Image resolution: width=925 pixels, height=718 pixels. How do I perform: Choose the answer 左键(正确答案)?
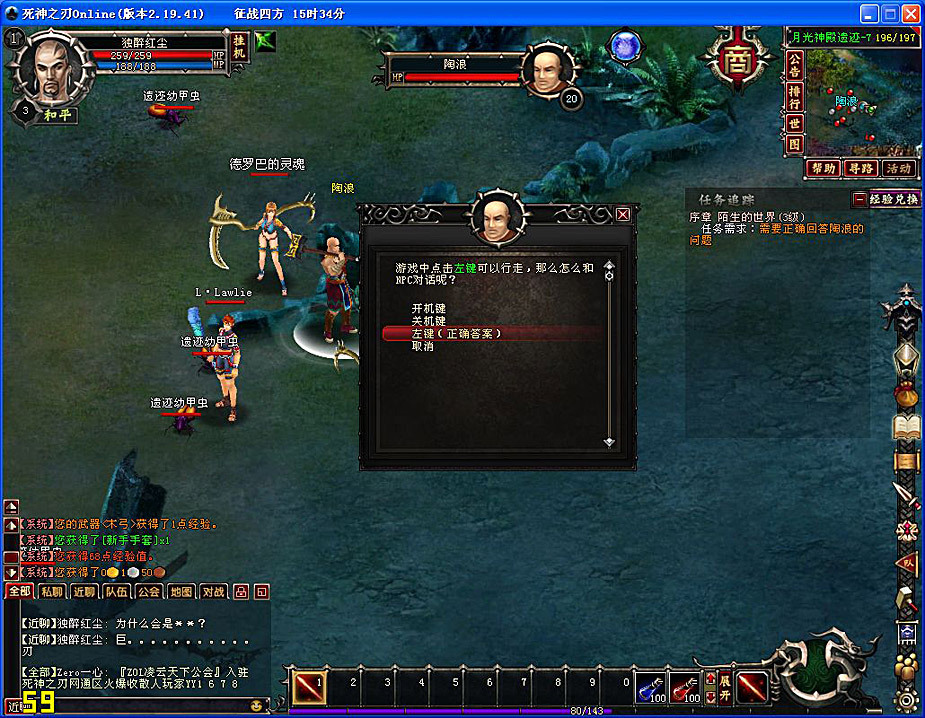click(x=456, y=334)
